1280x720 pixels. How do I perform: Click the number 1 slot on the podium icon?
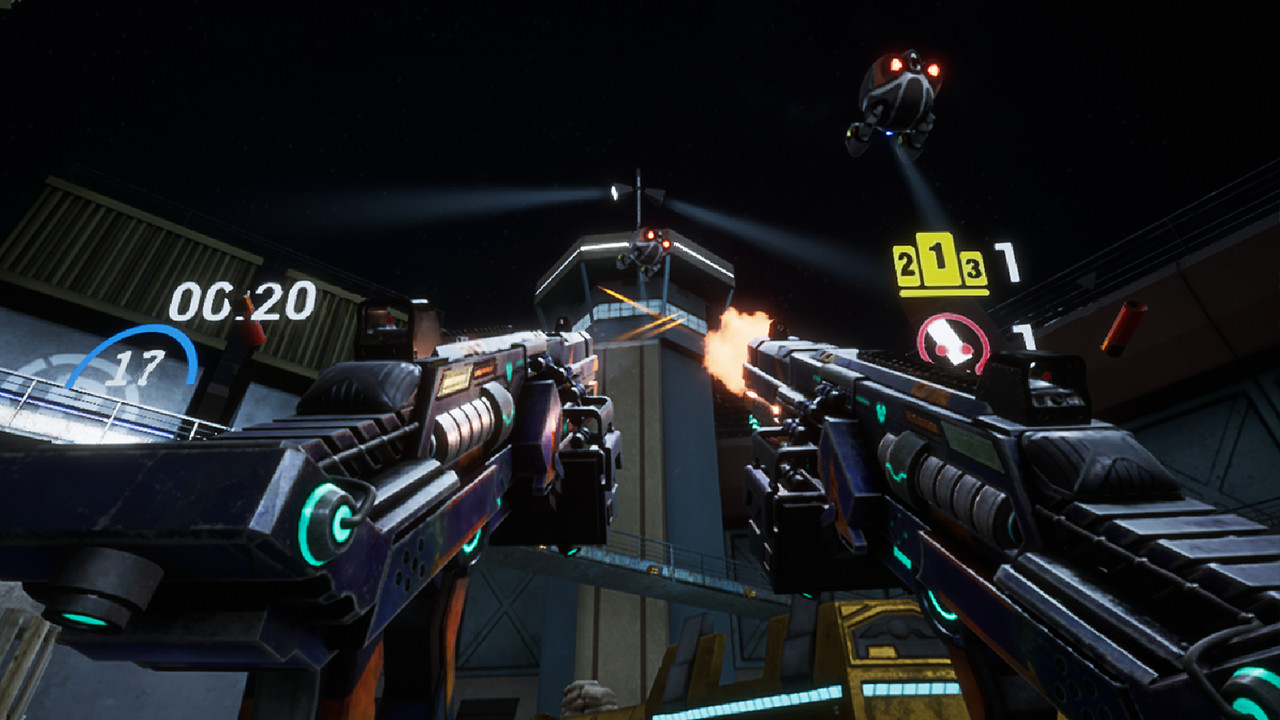pyautogui.click(x=938, y=258)
